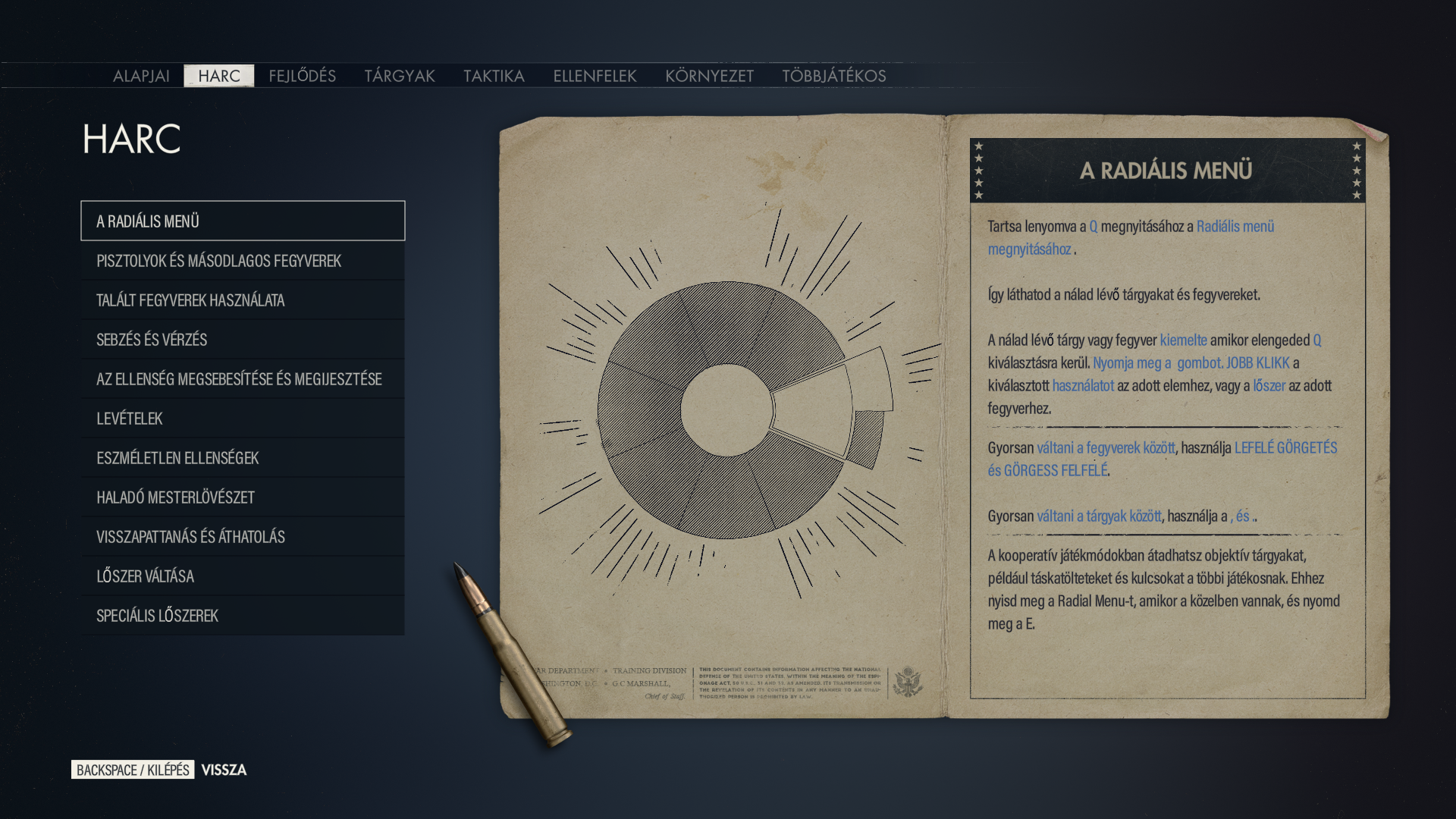Open VISSZAPATTANÁS ÉS ÁTHATOLÁS entry
Image resolution: width=1456 pixels, height=819 pixels.
(243, 537)
